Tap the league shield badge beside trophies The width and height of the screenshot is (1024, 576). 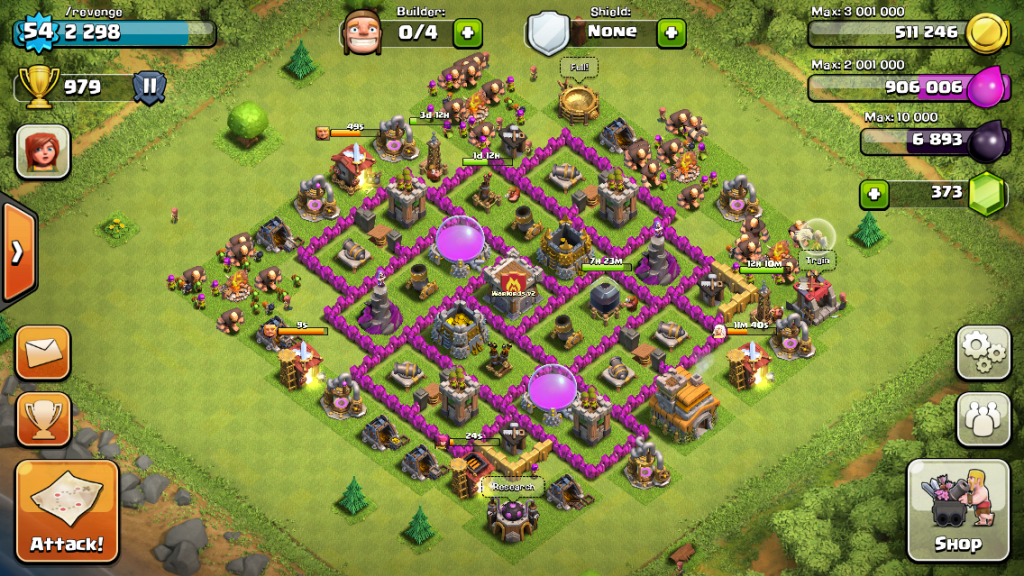149,86
